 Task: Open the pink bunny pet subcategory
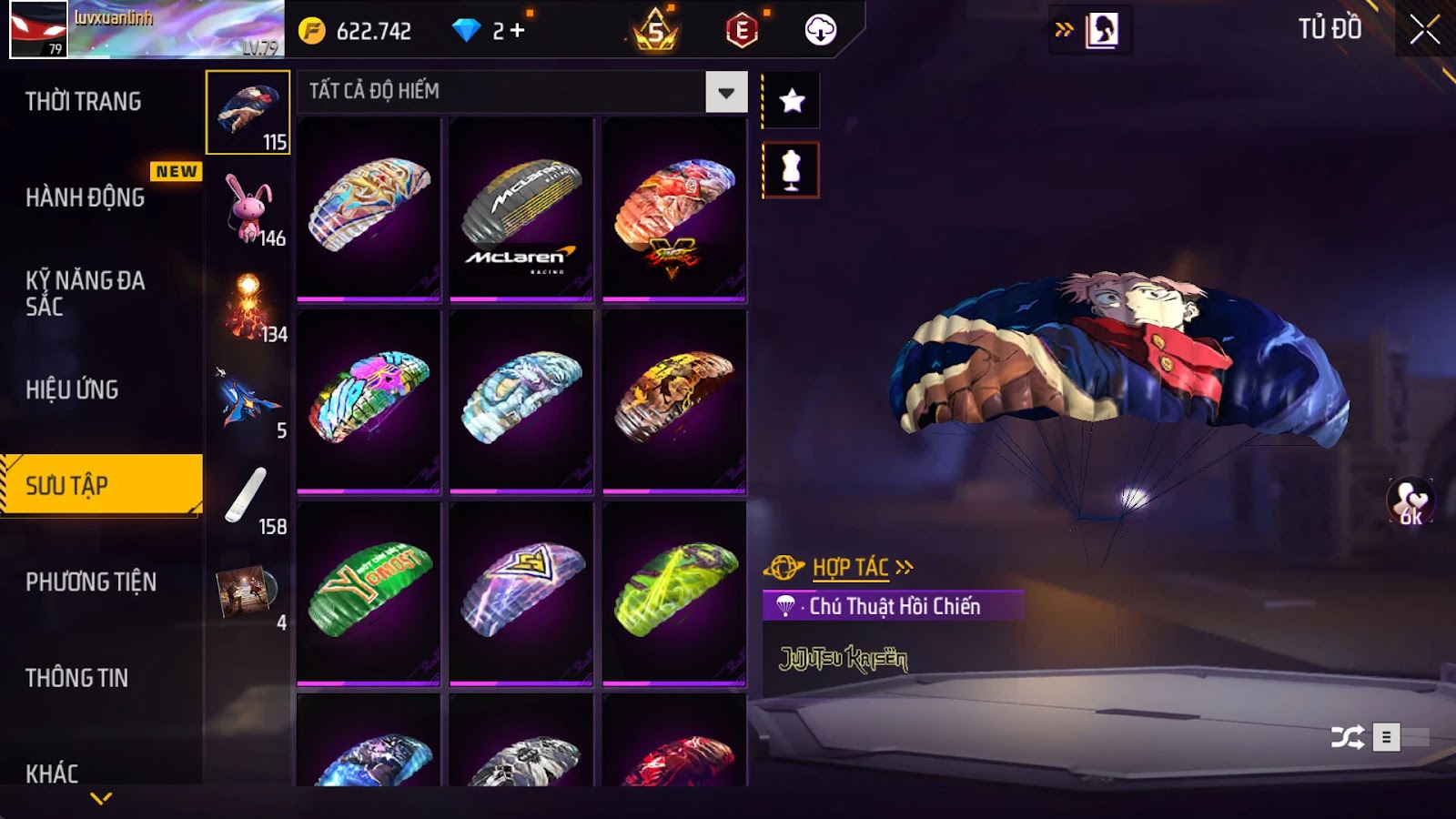tap(248, 209)
